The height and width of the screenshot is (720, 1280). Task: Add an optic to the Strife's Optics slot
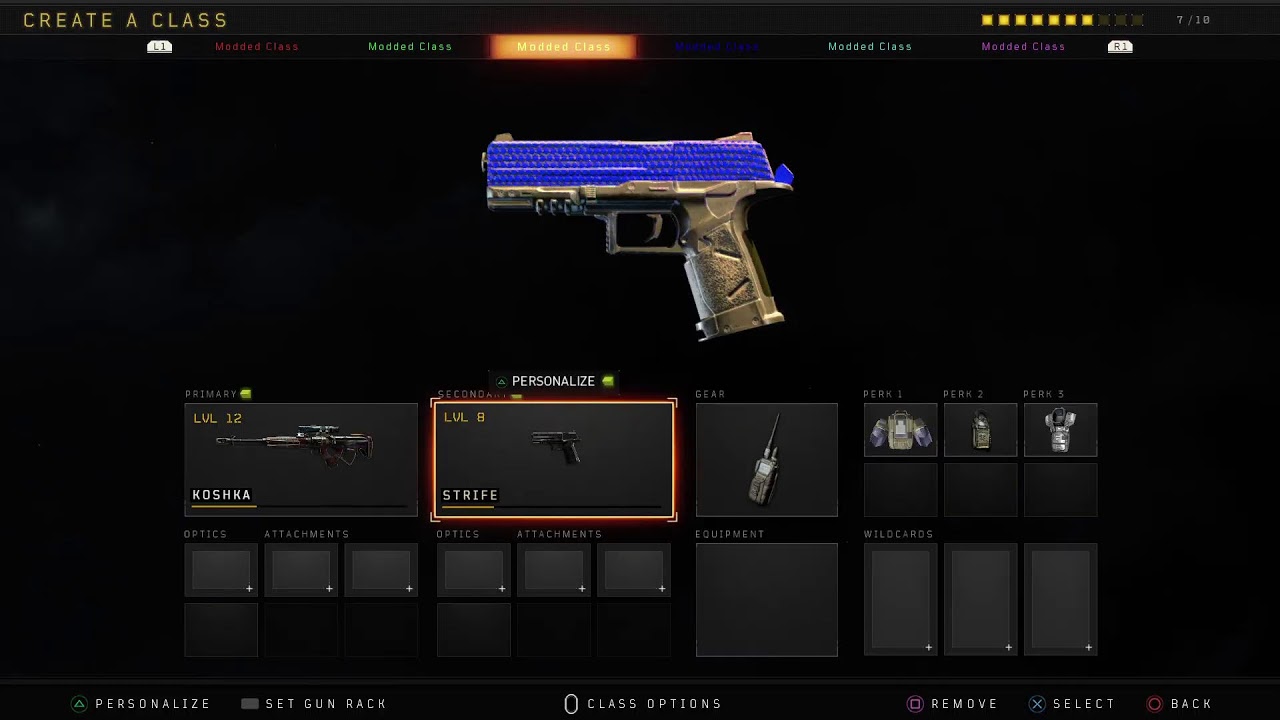[473, 570]
